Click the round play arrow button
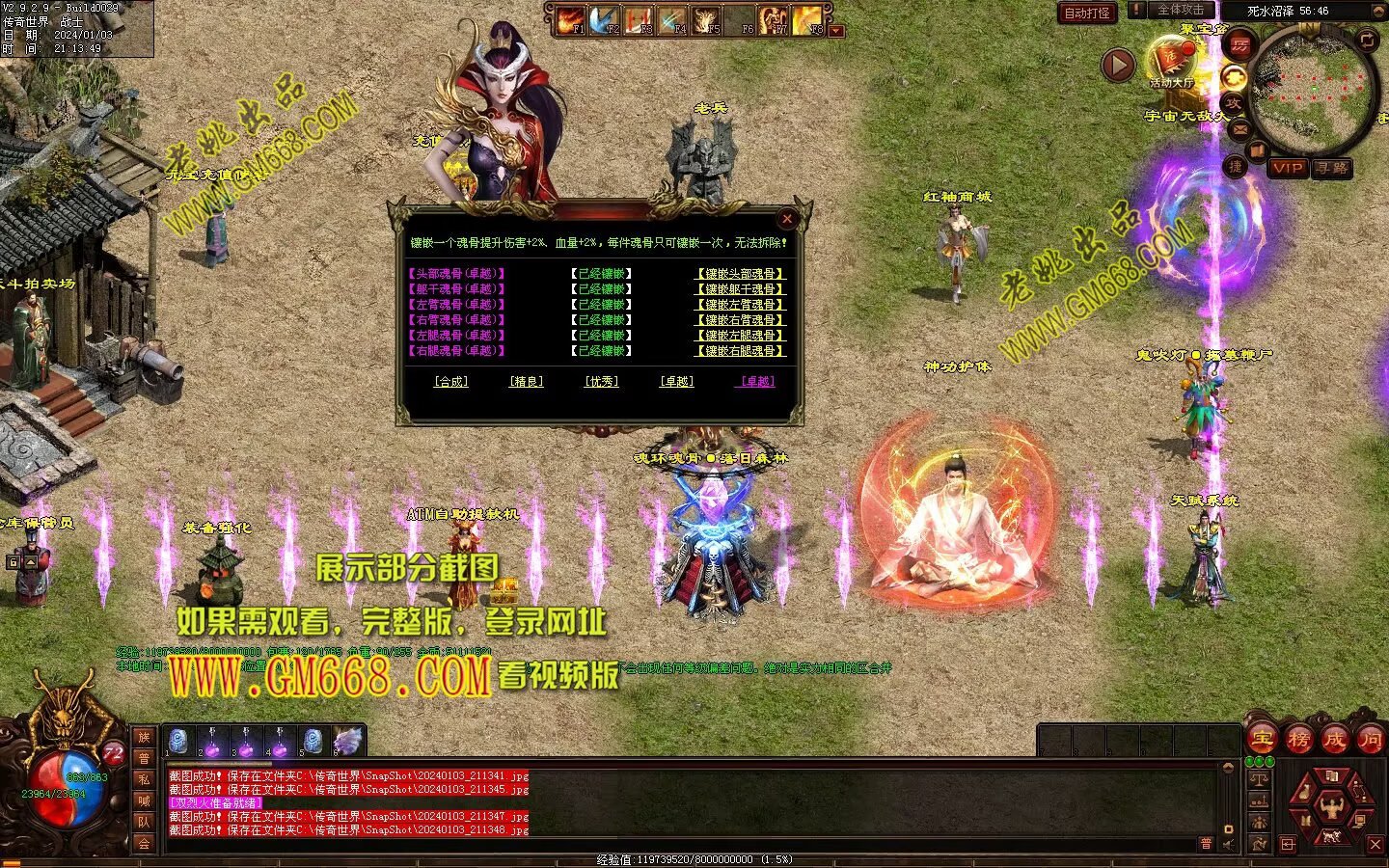Screen dimensions: 1389x868 tap(1119, 65)
